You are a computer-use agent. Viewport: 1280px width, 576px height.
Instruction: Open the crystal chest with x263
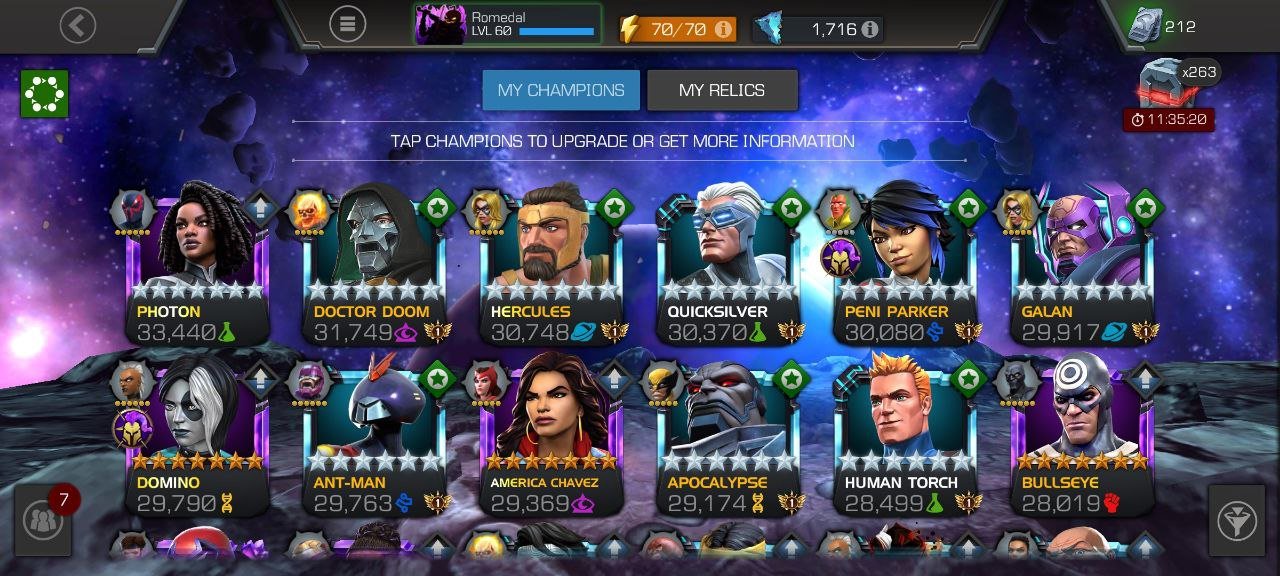(1166, 84)
